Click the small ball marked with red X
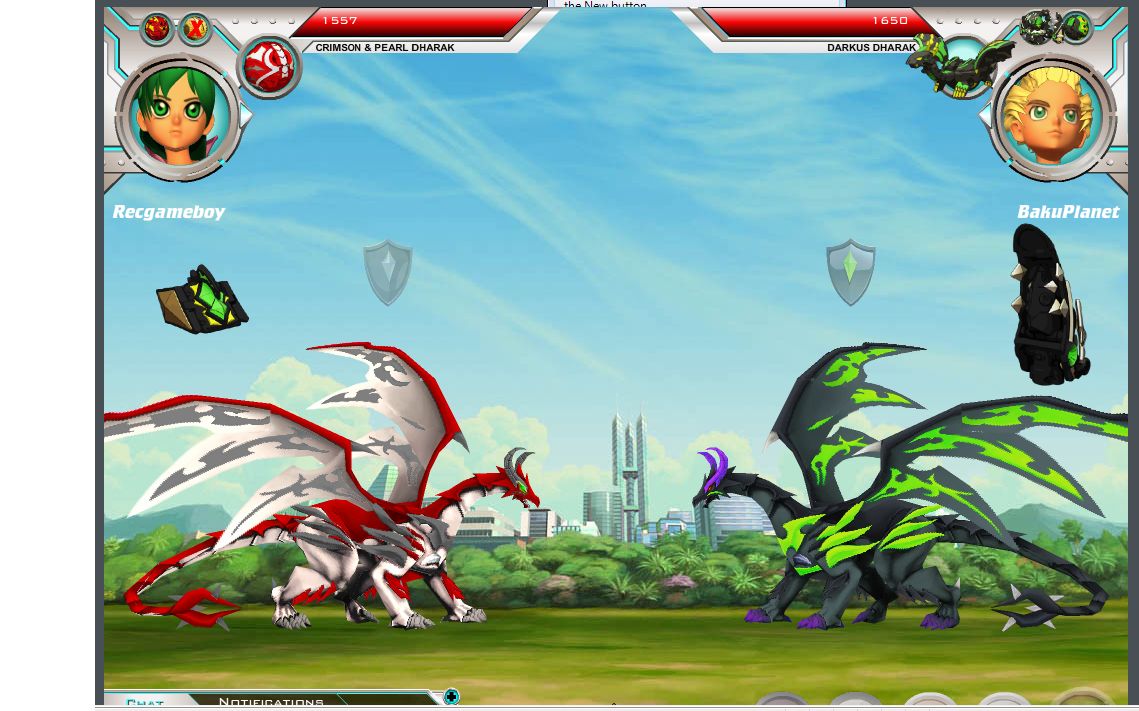1139x711 pixels. coord(195,30)
